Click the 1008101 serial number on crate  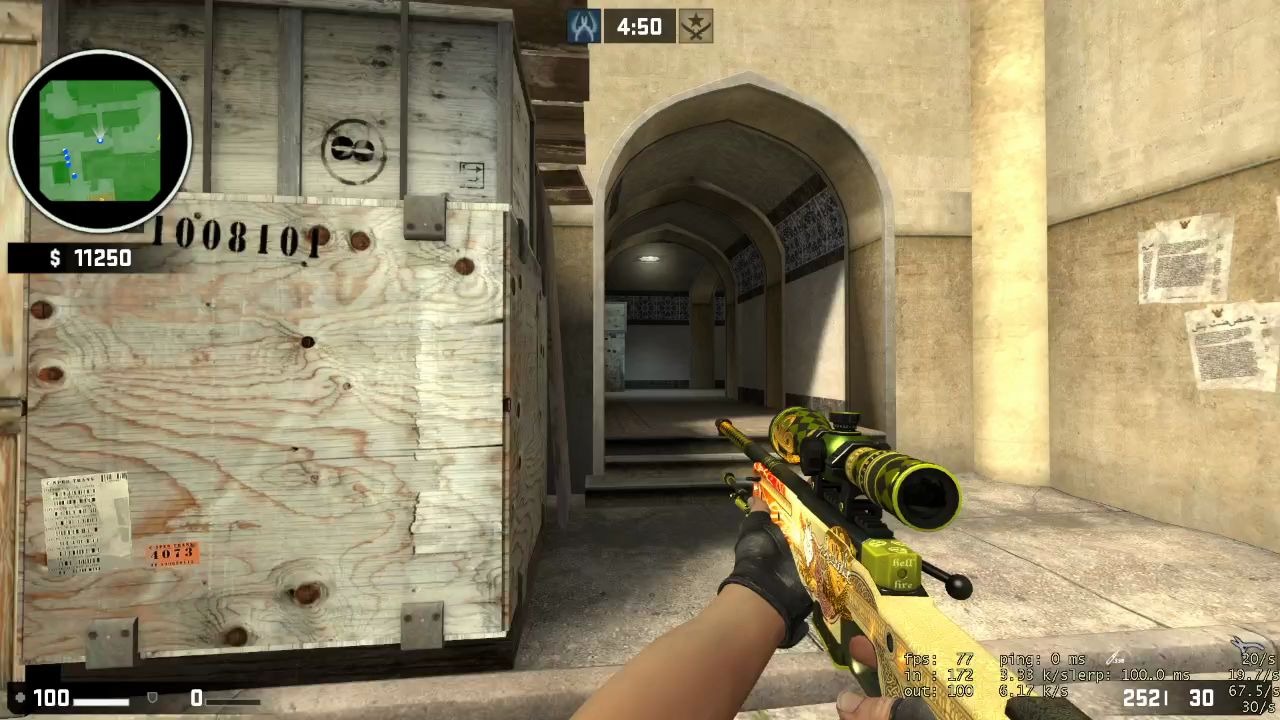click(234, 237)
